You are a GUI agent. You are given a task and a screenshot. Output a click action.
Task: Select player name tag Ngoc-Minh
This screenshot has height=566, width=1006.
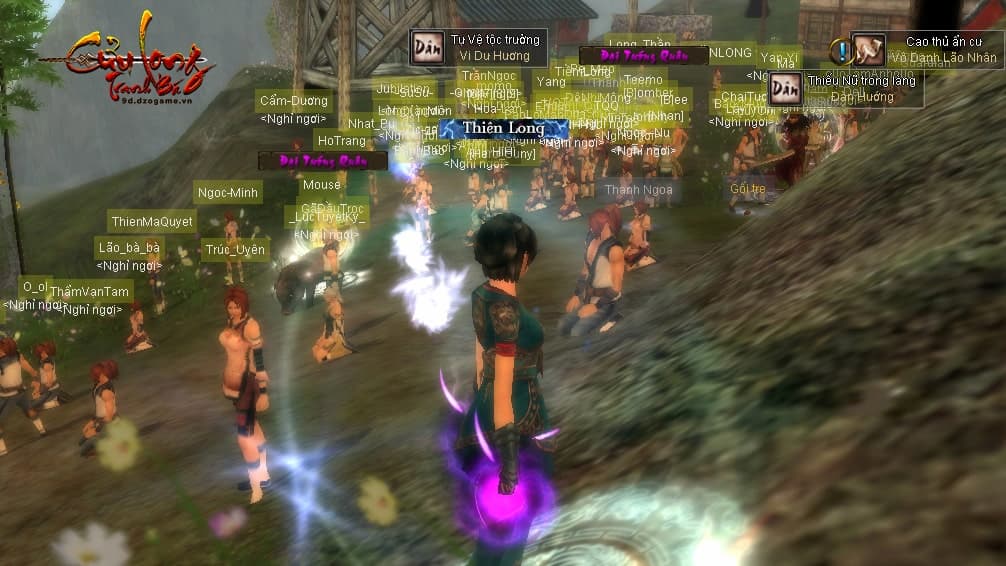click(x=228, y=193)
